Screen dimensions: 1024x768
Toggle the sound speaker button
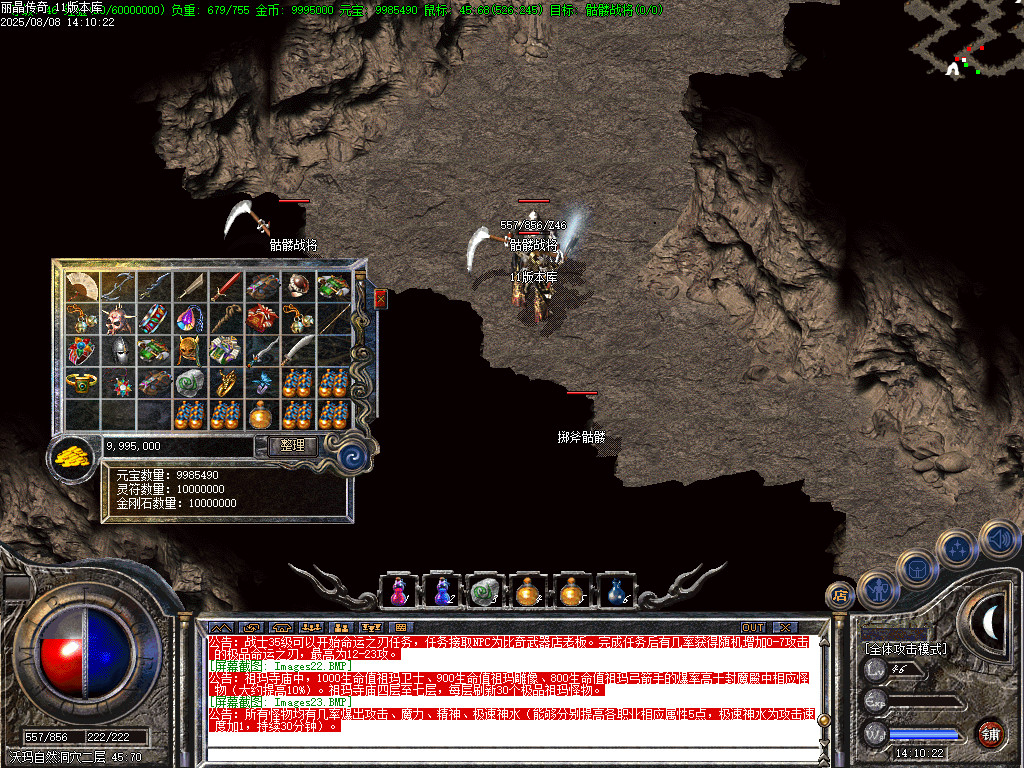pyautogui.click(x=996, y=540)
